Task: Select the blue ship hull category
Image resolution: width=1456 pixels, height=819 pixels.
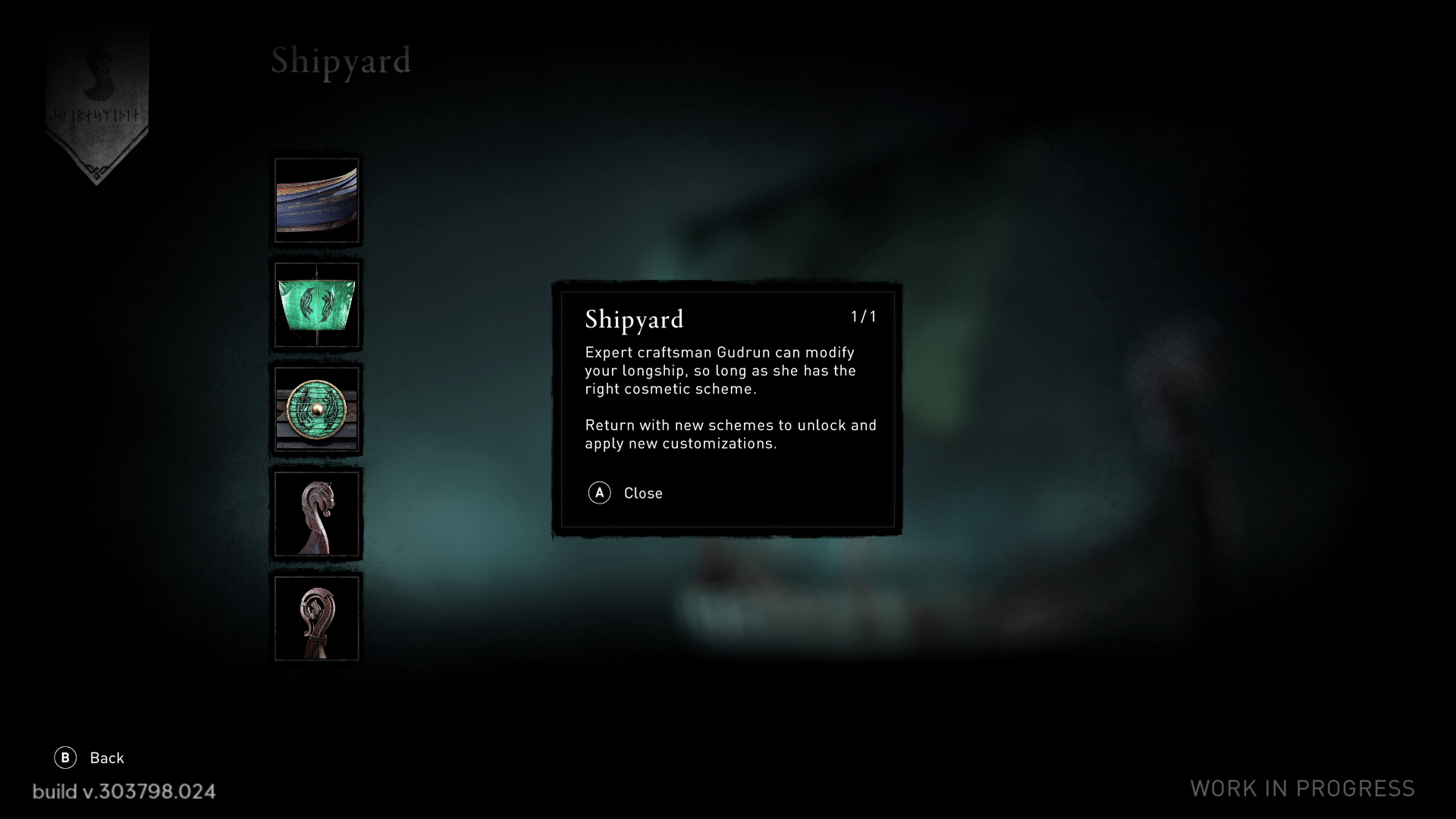Action: point(317,200)
